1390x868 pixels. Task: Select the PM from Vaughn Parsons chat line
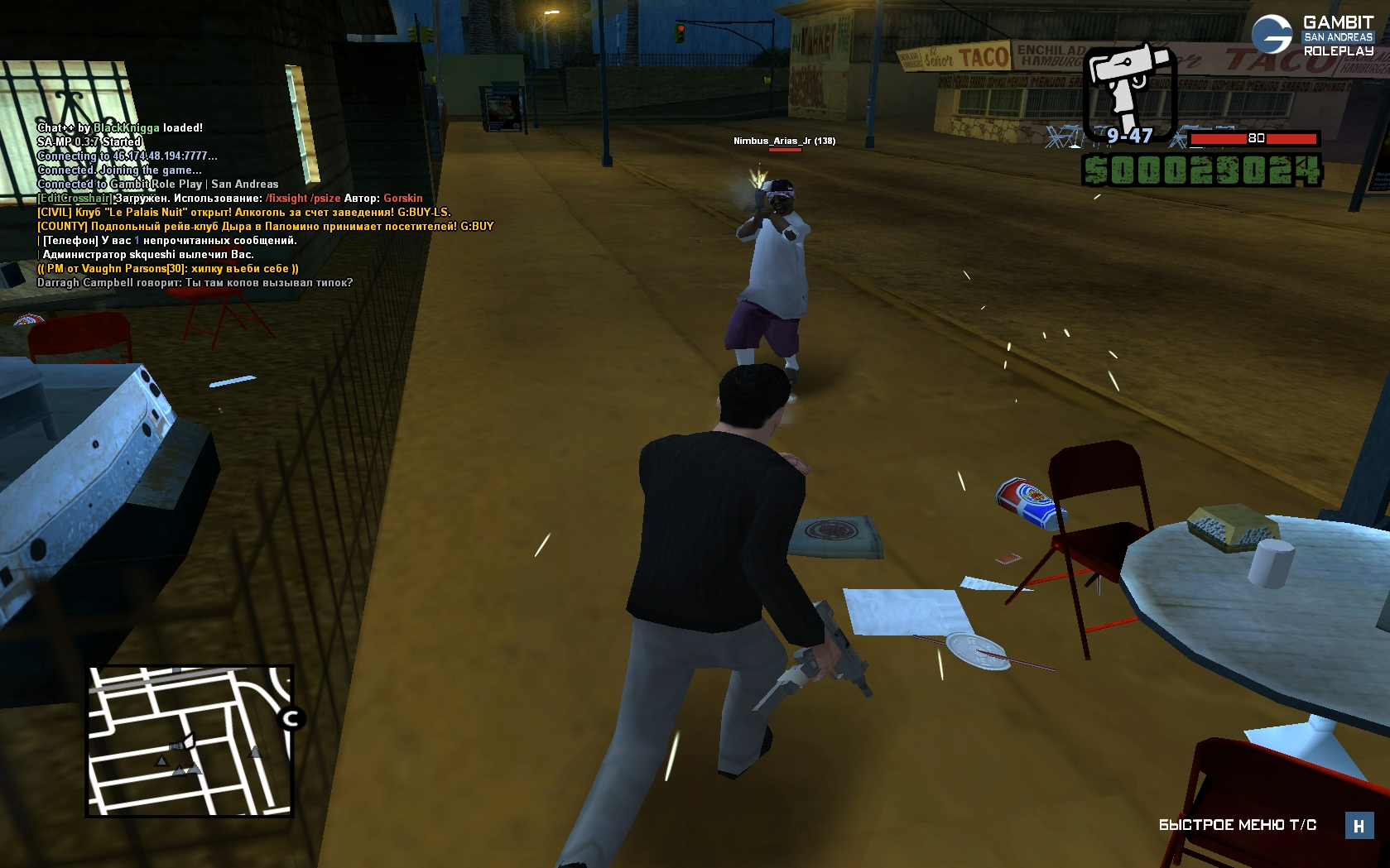pyautogui.click(x=168, y=268)
